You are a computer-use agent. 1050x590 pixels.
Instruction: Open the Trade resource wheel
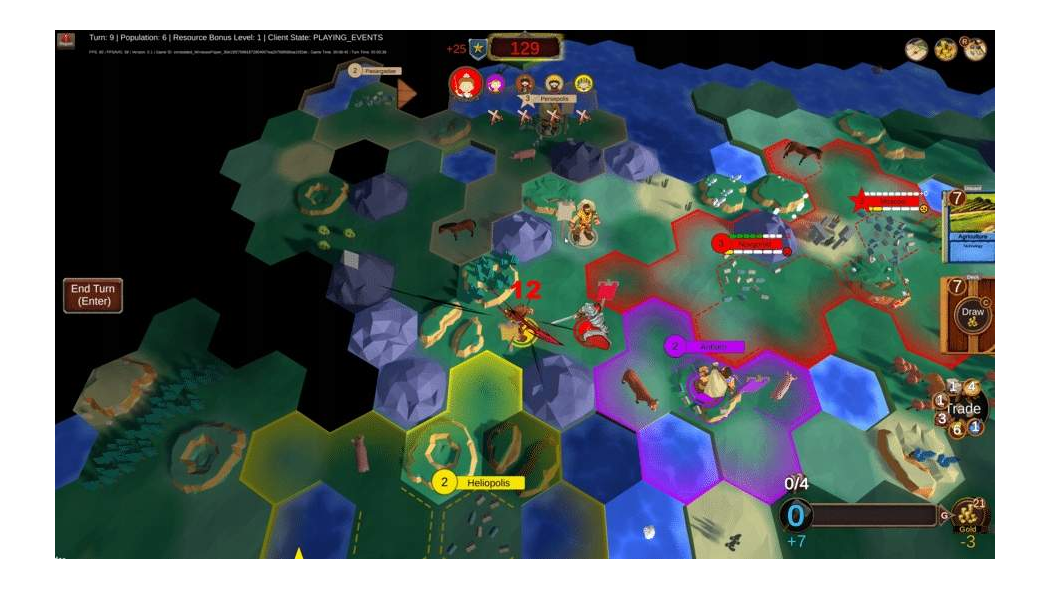(x=965, y=408)
